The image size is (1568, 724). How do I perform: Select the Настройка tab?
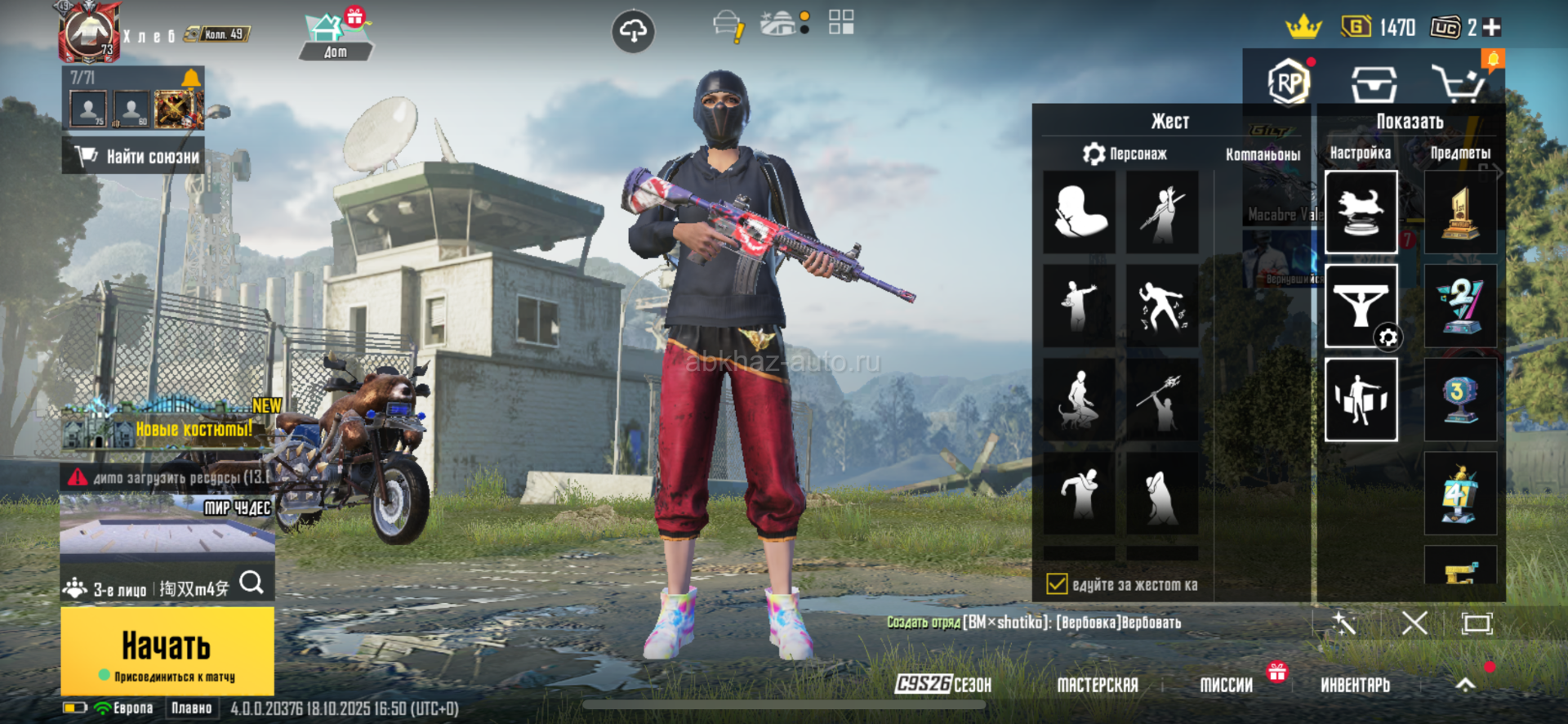pos(1360,153)
